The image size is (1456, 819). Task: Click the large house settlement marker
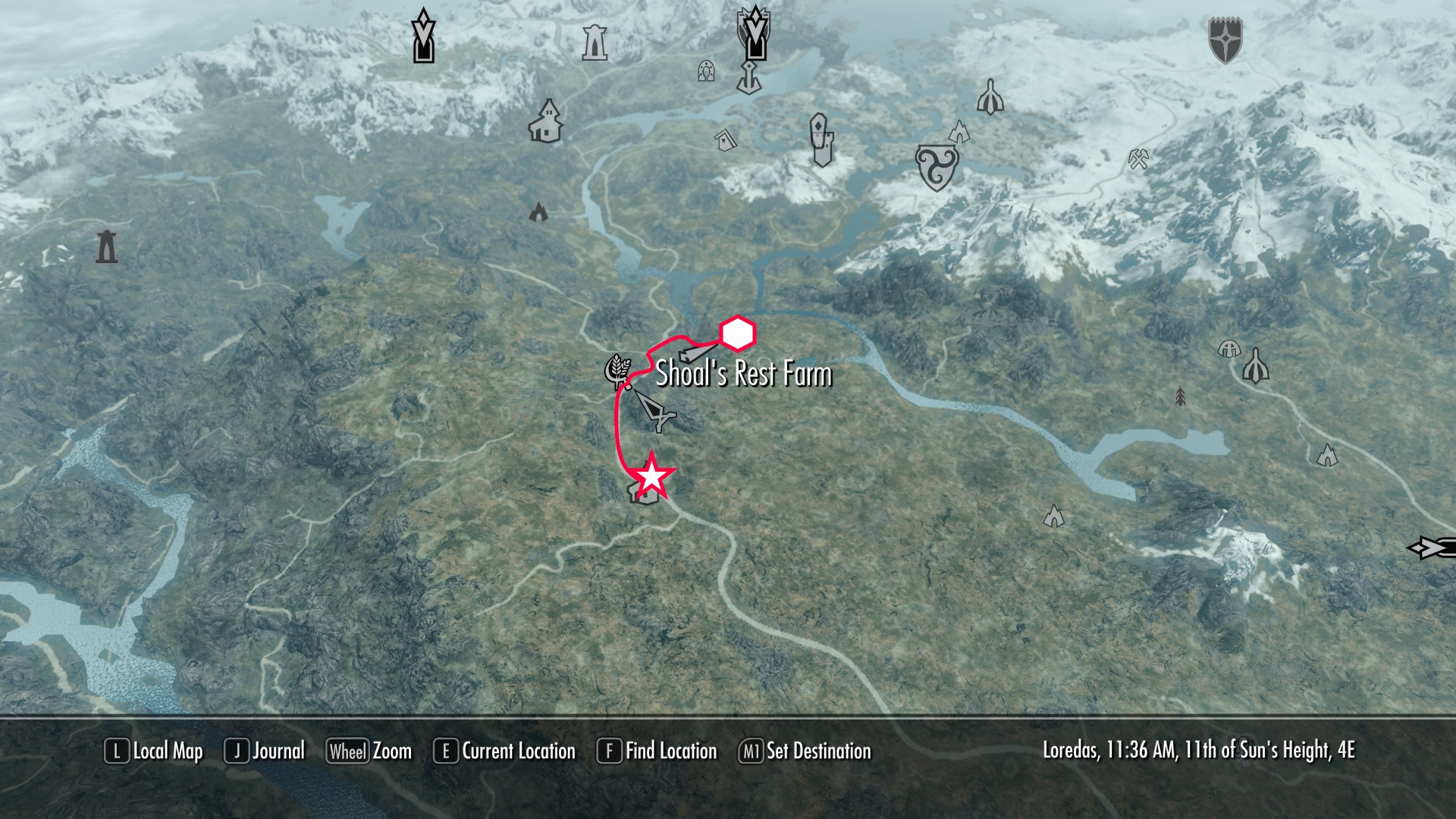pos(545,121)
